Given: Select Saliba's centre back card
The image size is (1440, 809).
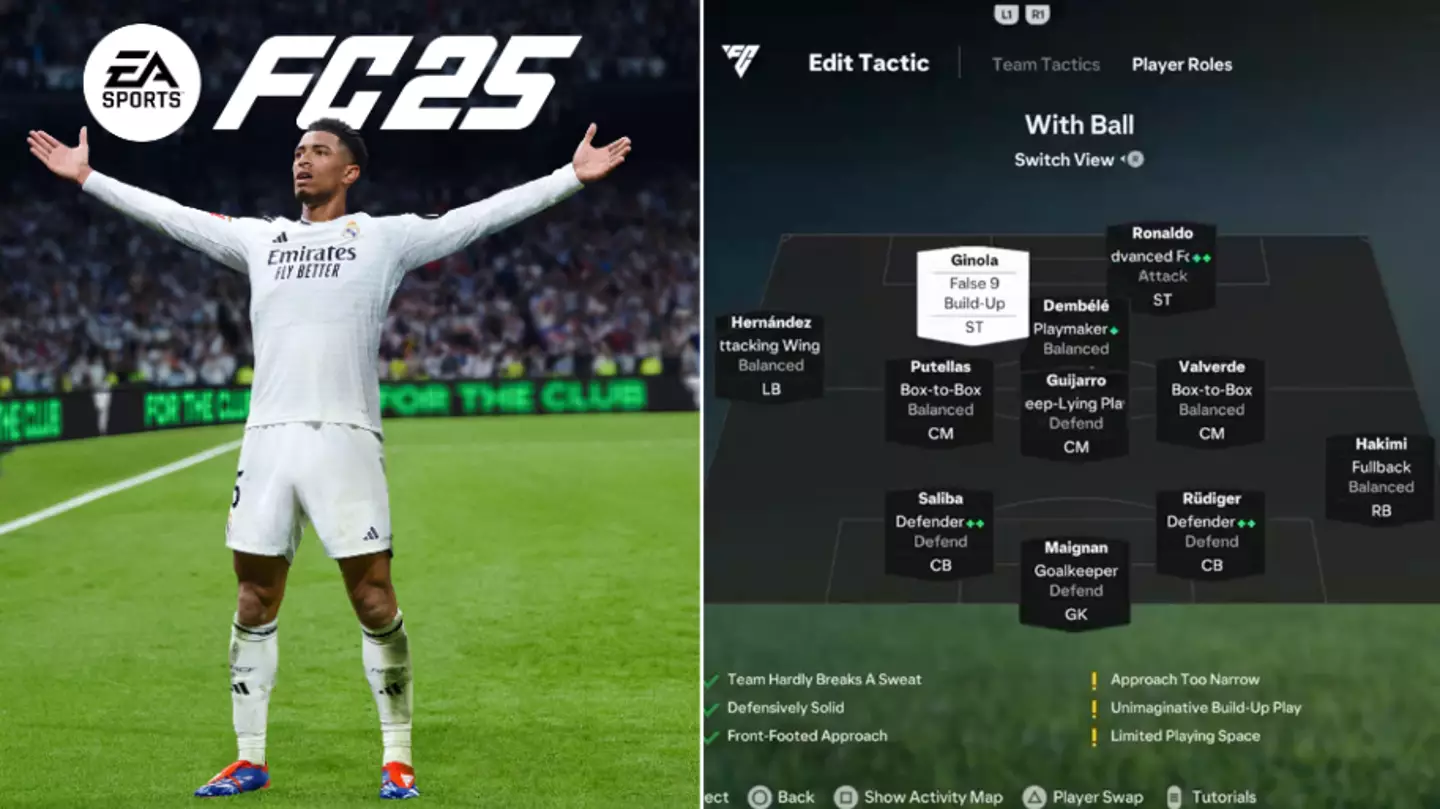Looking at the screenshot, I should 939,533.
